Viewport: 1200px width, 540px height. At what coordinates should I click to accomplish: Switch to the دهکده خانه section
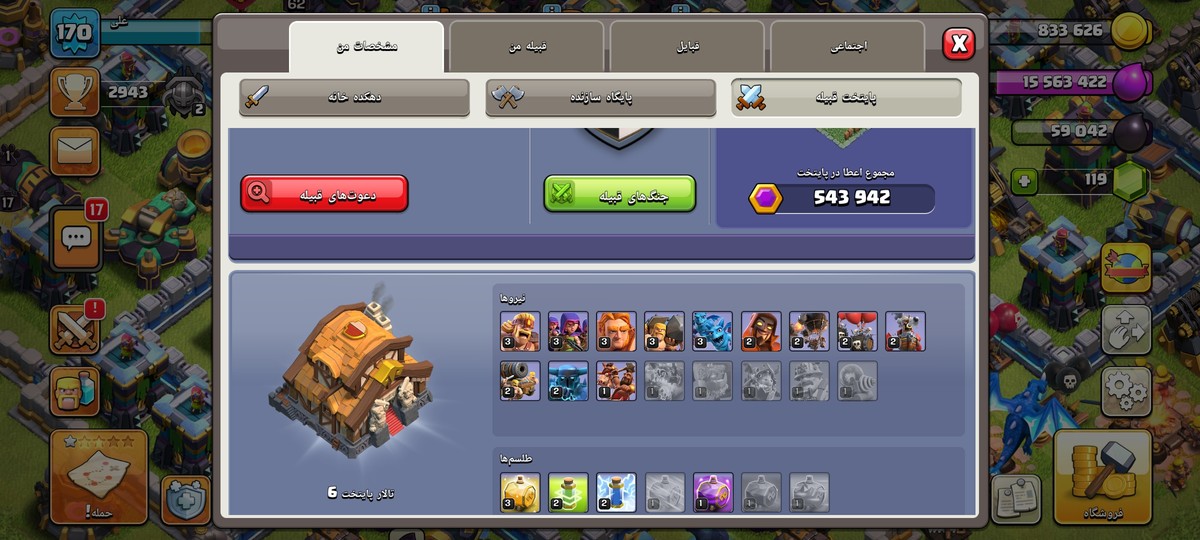pos(354,98)
